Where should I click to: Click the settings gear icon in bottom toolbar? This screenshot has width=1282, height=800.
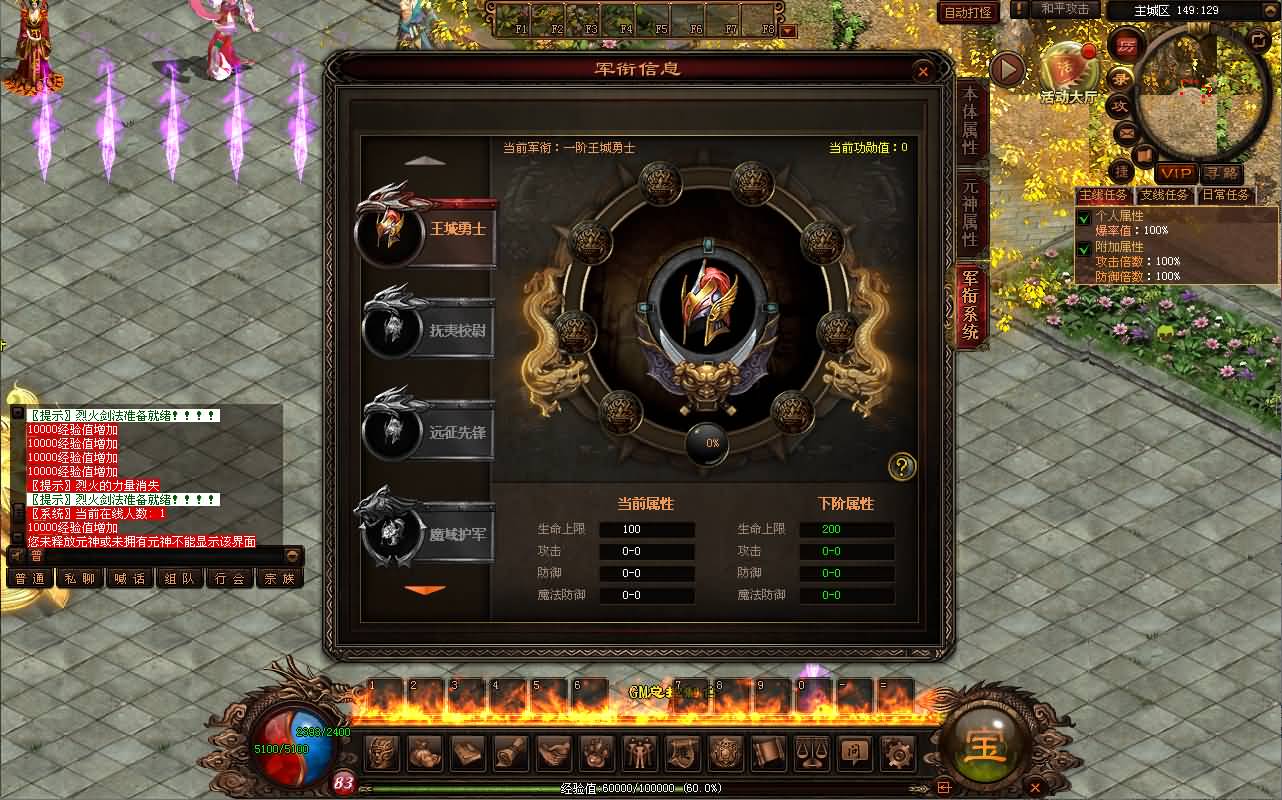click(896, 753)
